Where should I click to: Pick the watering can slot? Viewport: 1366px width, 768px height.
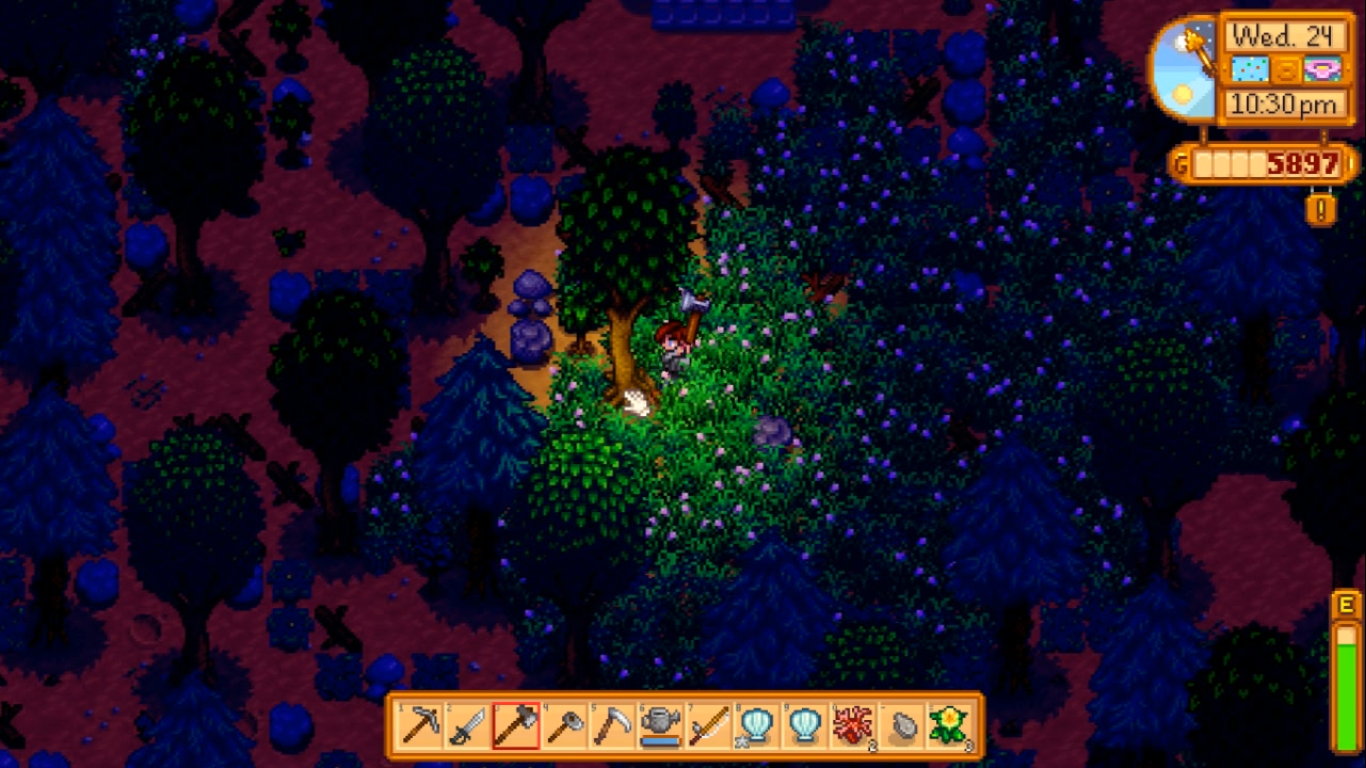pos(660,726)
